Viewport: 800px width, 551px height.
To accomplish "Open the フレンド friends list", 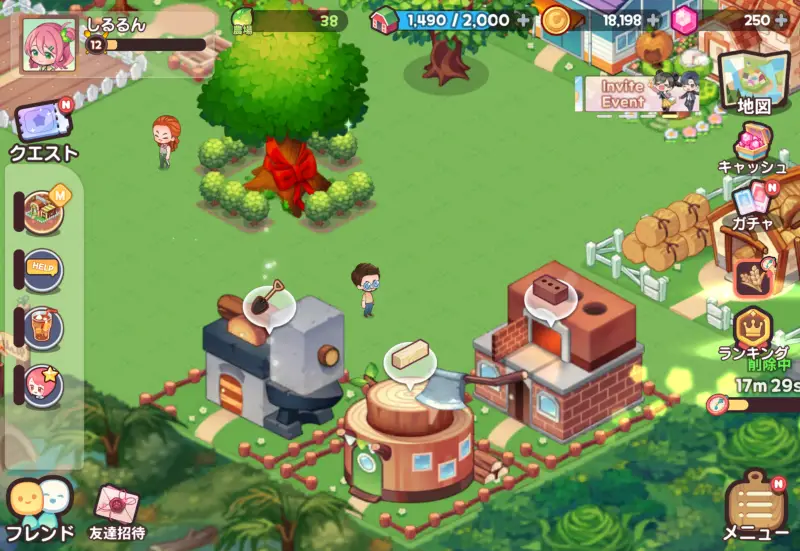I will [x=40, y=503].
